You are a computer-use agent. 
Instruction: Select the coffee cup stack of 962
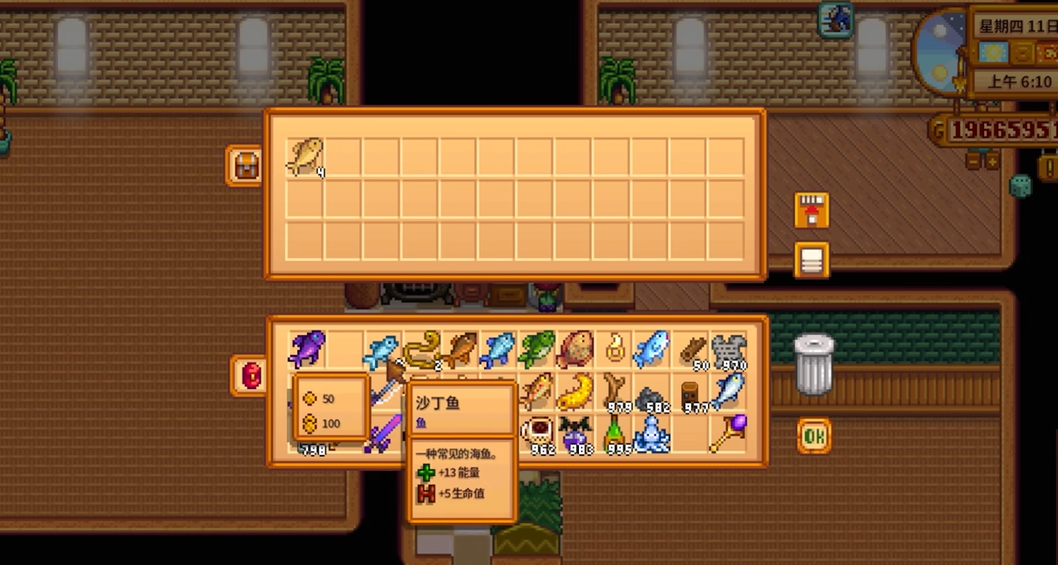click(x=537, y=434)
